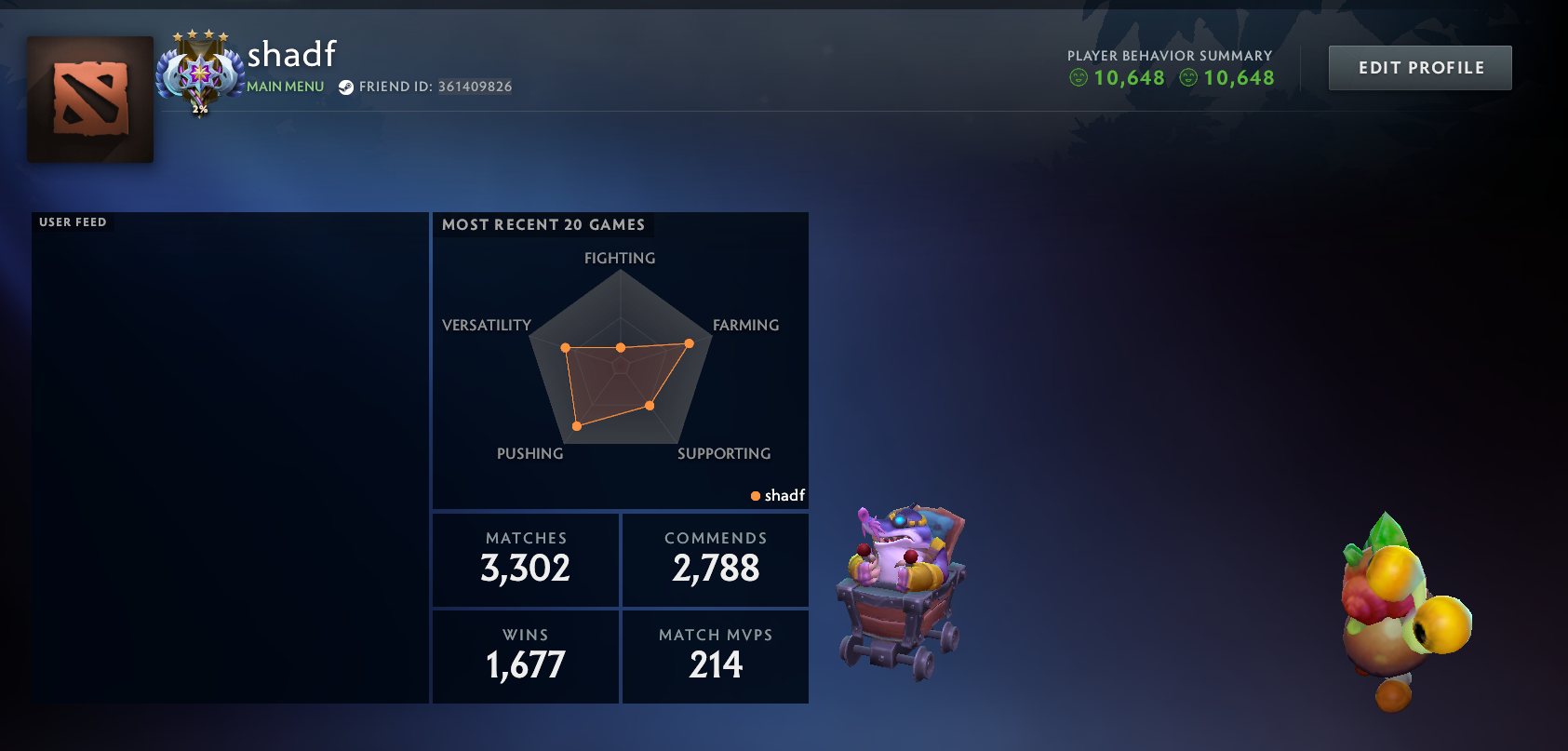The image size is (1568, 751).
Task: Open the PLAYER BEHAVIOR SUMMARY header
Action: click(1169, 56)
